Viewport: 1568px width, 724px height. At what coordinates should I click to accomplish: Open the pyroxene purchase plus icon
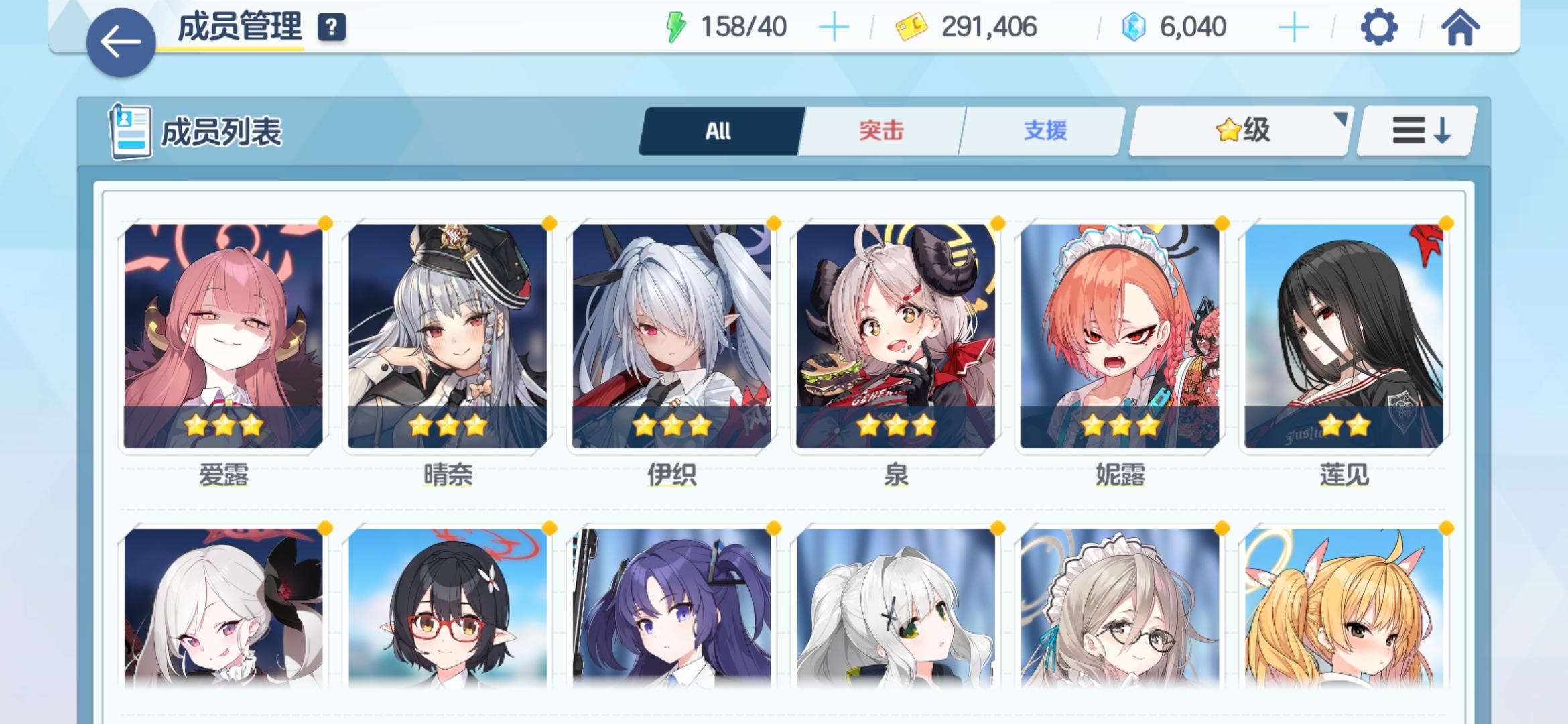click(x=1293, y=27)
